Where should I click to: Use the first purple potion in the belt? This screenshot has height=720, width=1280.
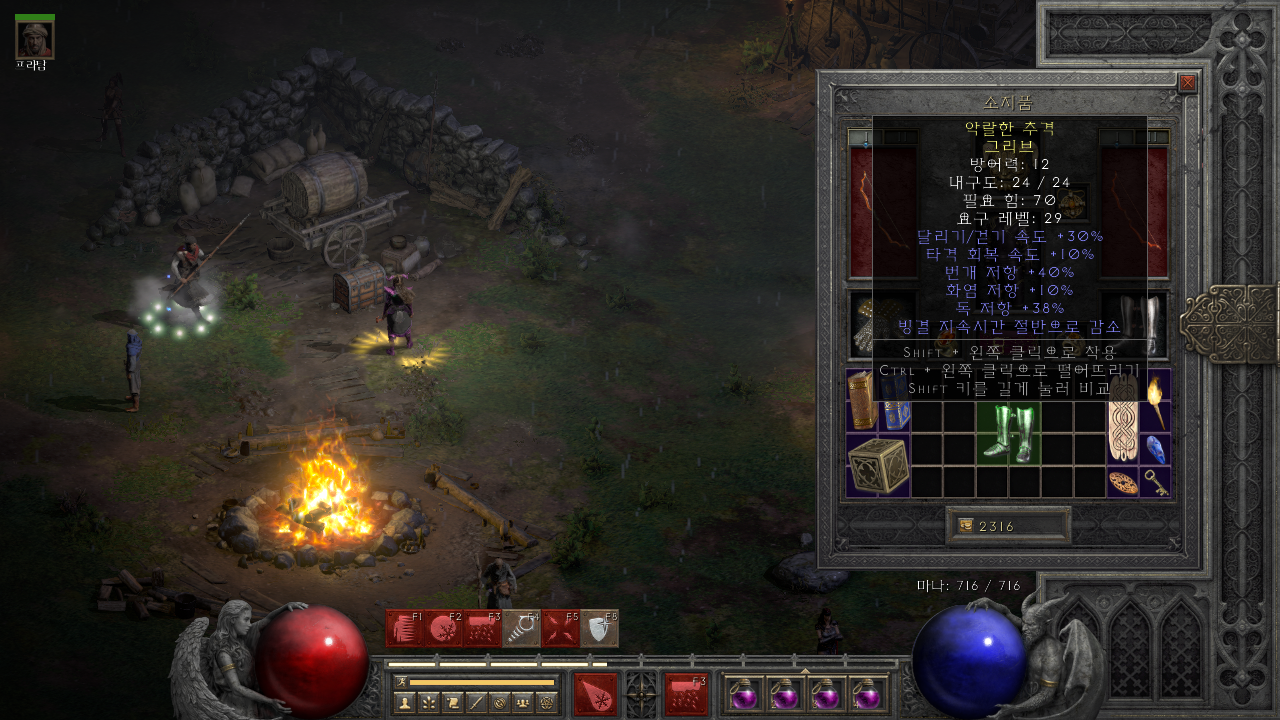point(744,694)
